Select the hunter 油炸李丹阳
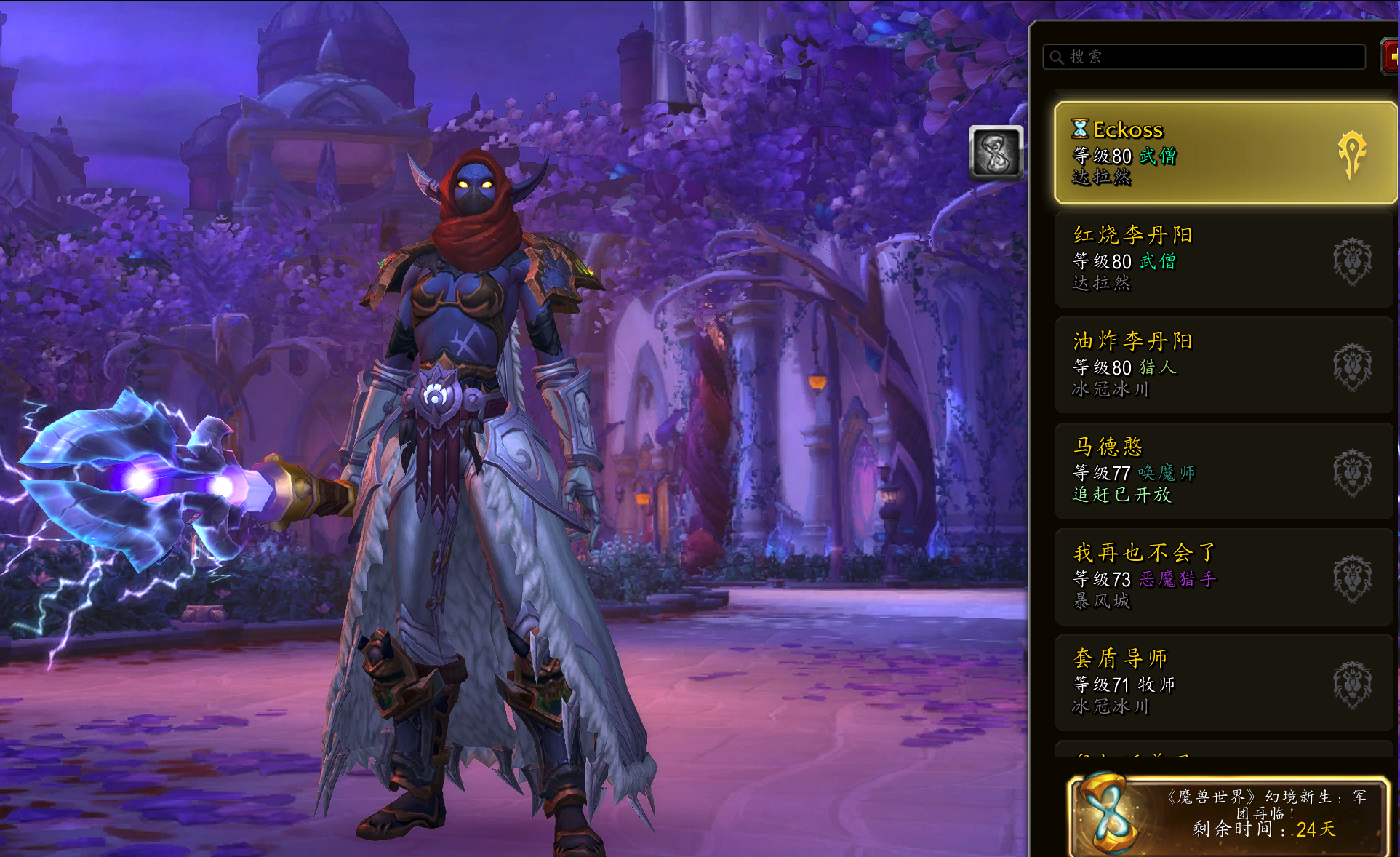 [1225, 364]
